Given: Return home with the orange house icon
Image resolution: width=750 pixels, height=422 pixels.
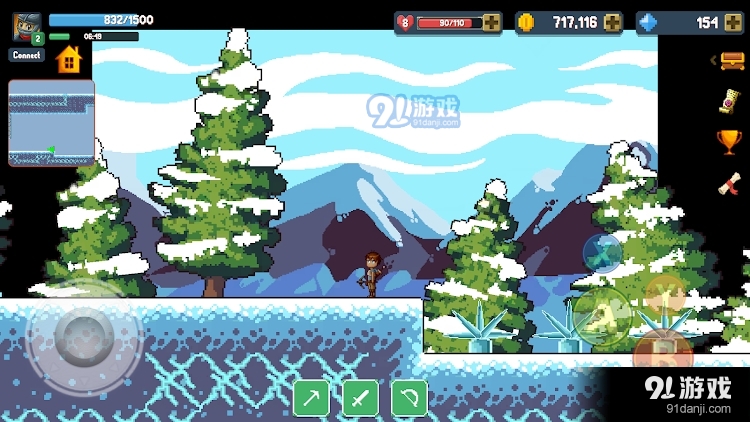Looking at the screenshot, I should click(x=68, y=59).
